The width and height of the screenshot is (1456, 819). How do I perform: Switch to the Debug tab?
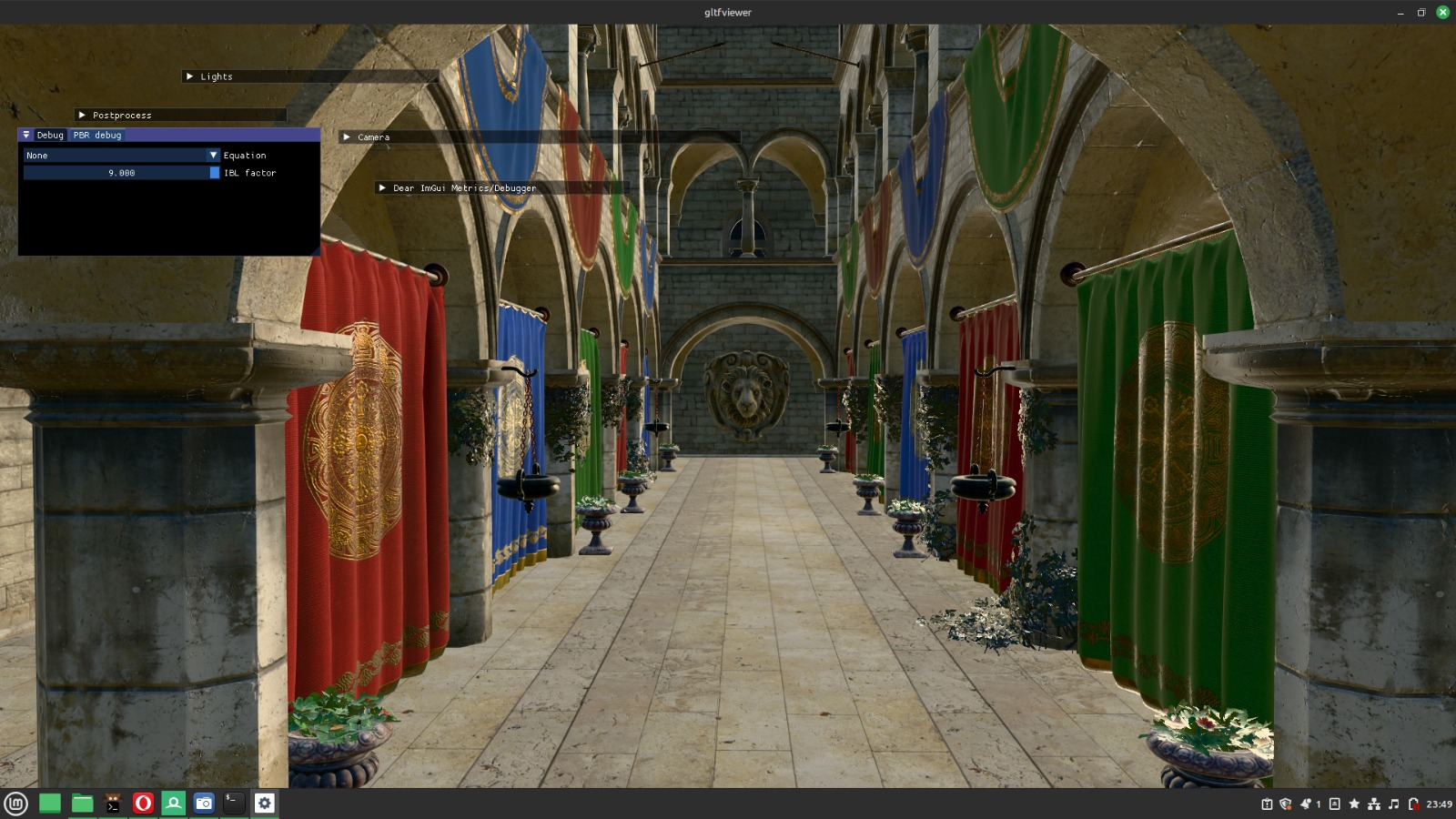point(50,135)
